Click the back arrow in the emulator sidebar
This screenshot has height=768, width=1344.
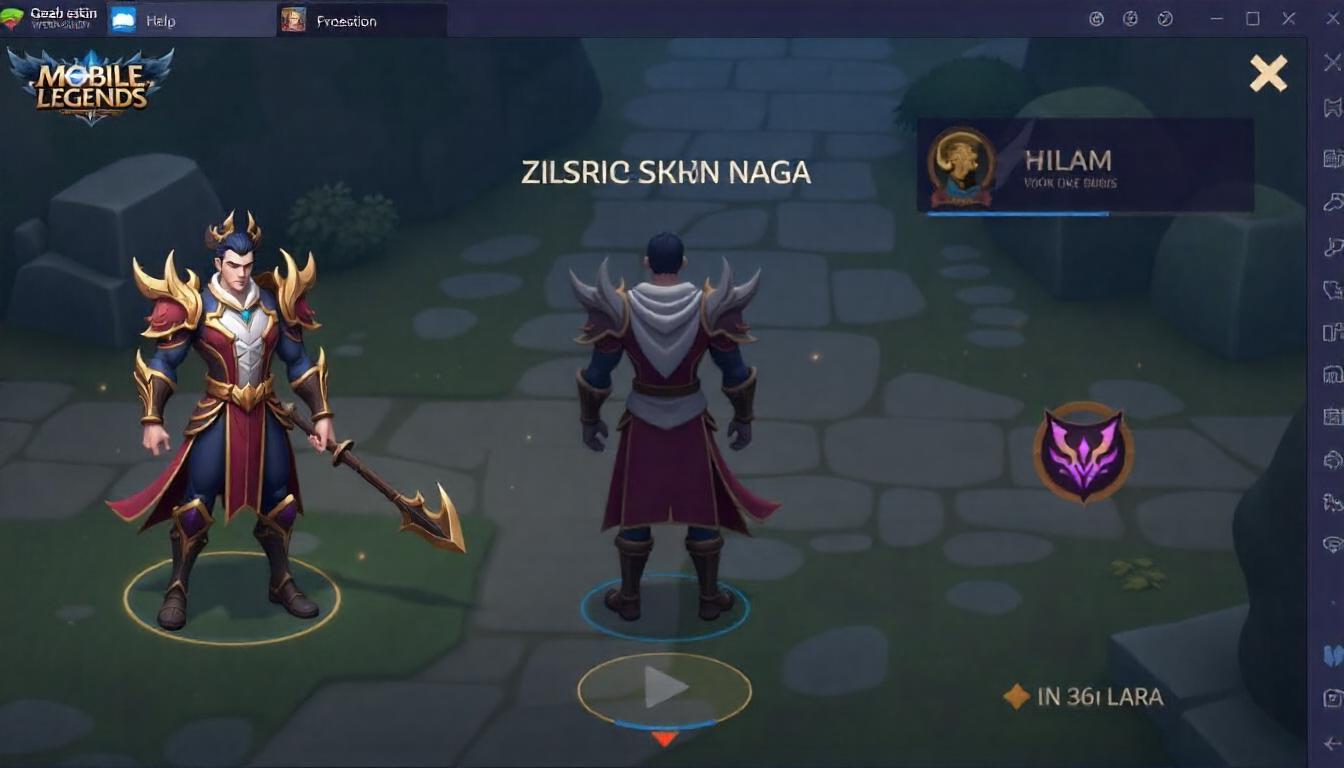click(1331, 743)
